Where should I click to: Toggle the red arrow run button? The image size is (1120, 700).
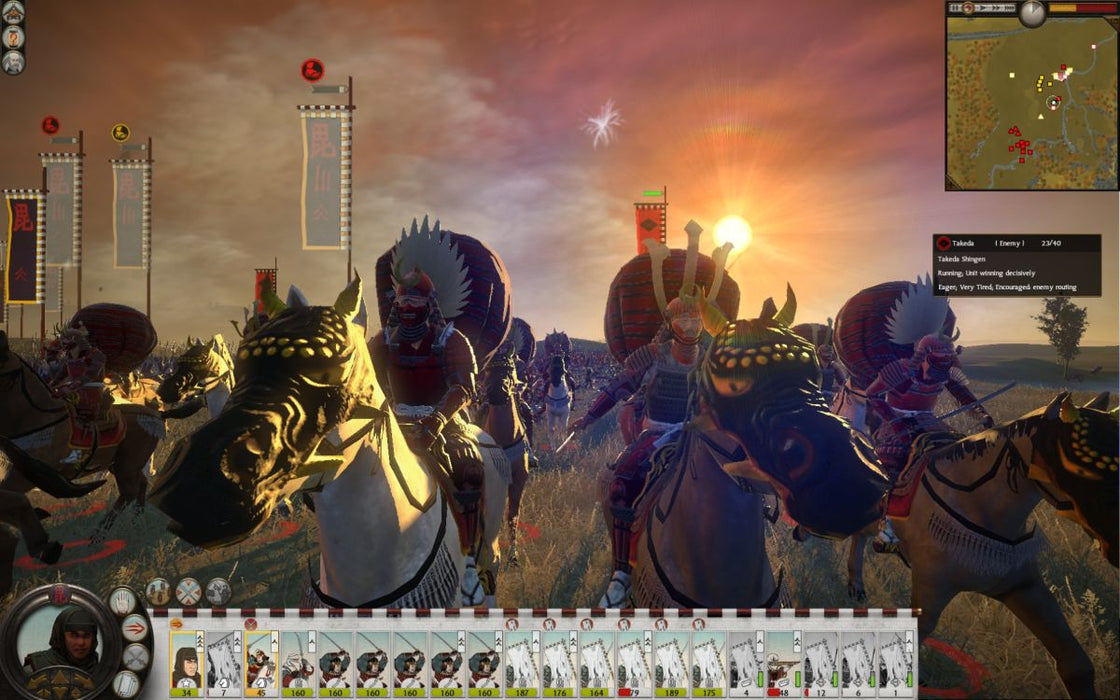[135, 628]
